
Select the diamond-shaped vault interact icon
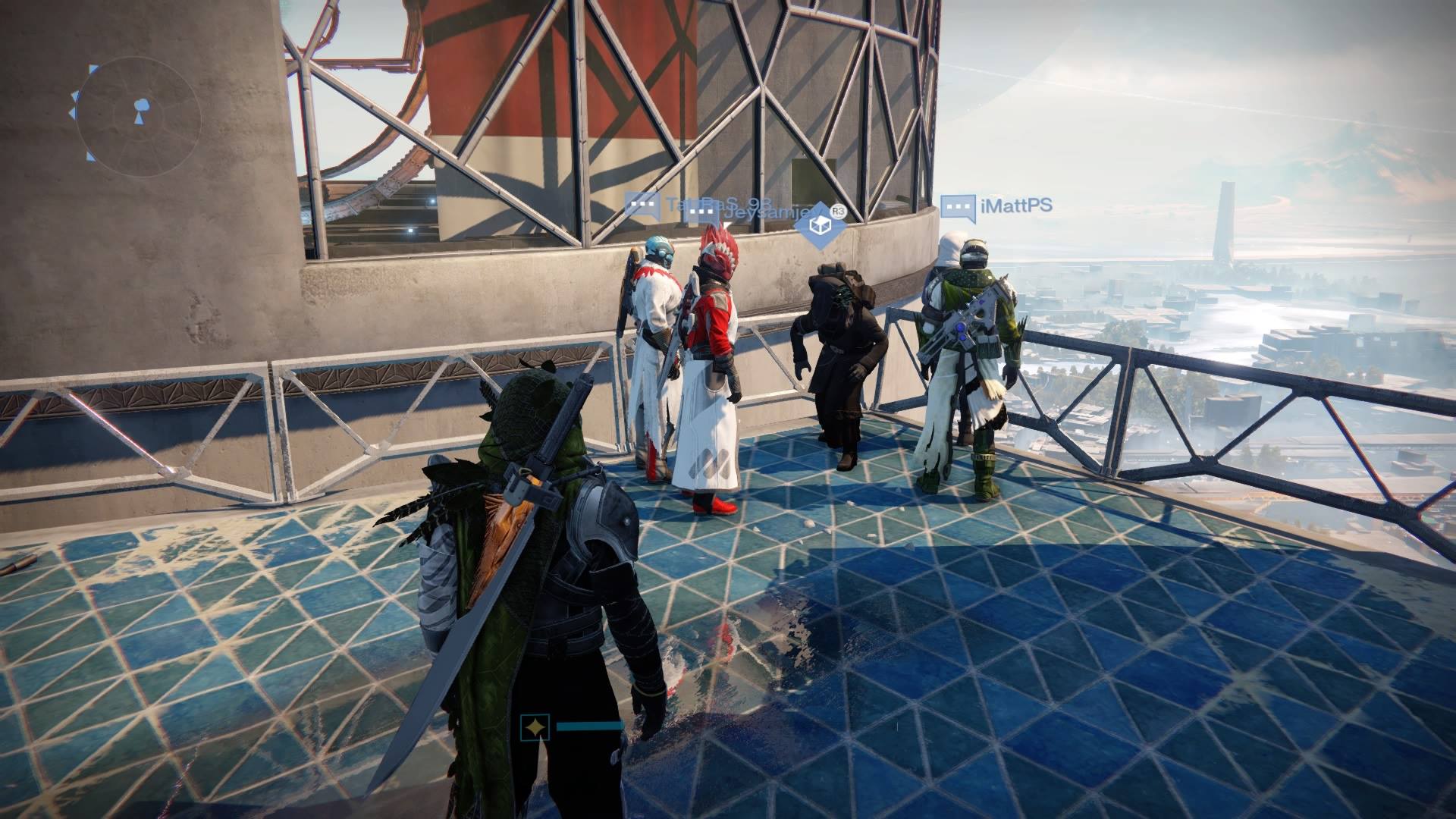(x=820, y=224)
